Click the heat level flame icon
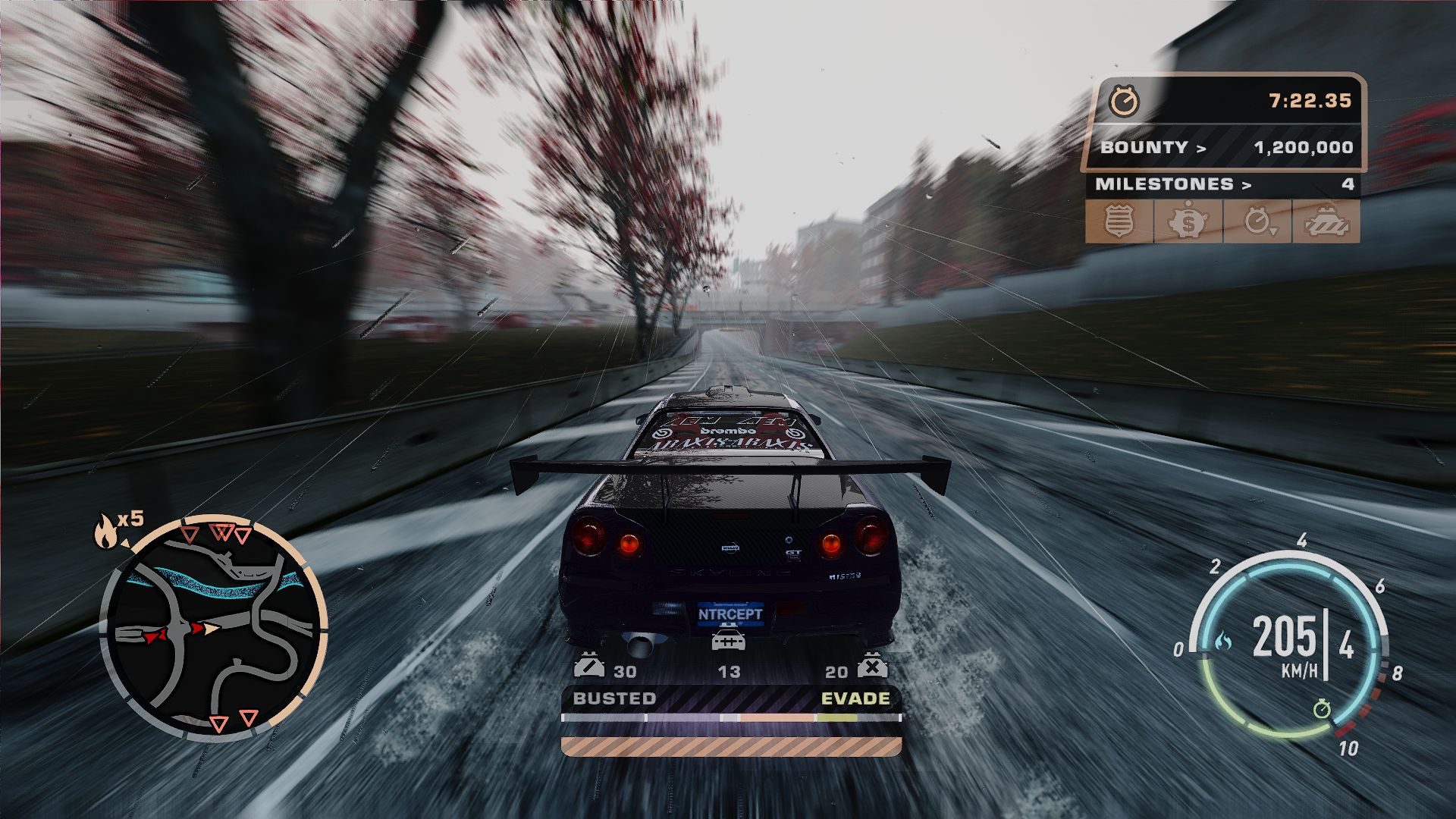Viewport: 1456px width, 819px height. click(105, 530)
